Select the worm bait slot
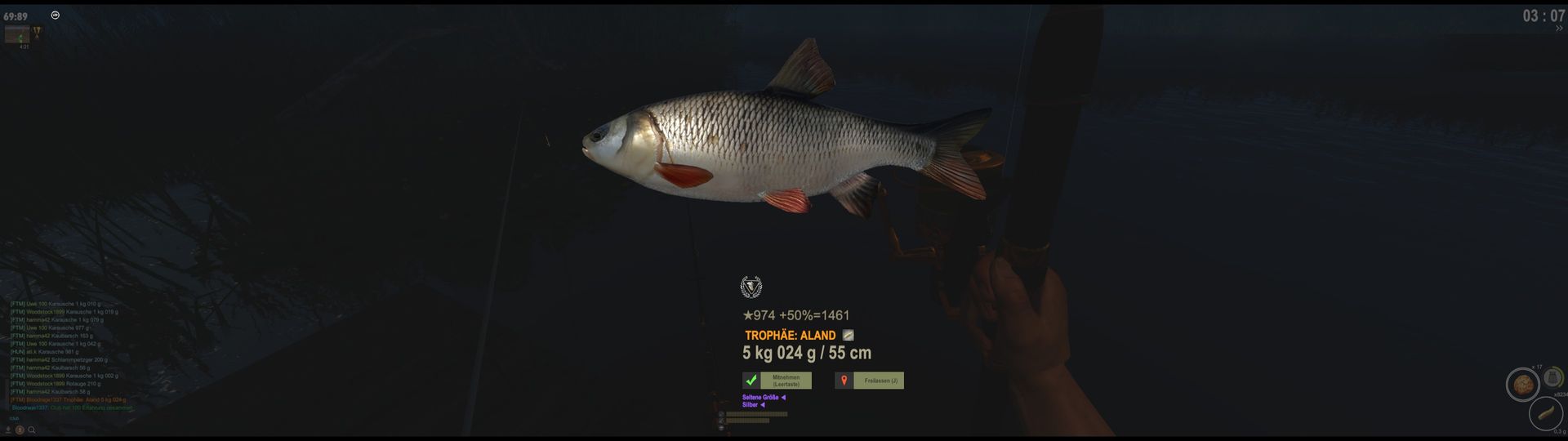This screenshot has width=1568, height=441. click(x=1545, y=413)
